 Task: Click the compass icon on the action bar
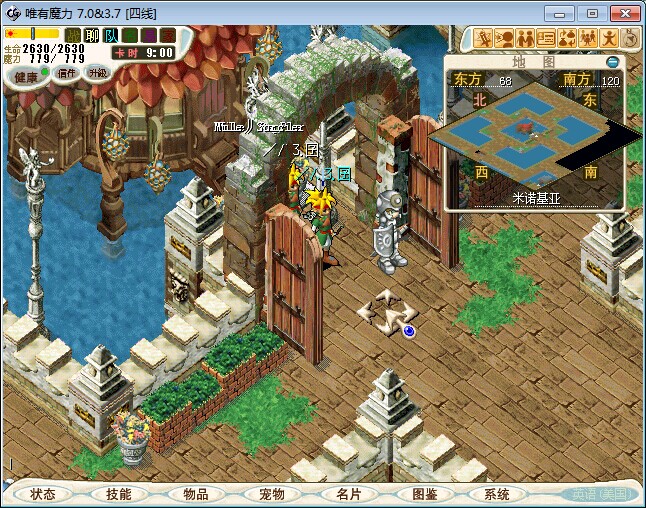630,38
